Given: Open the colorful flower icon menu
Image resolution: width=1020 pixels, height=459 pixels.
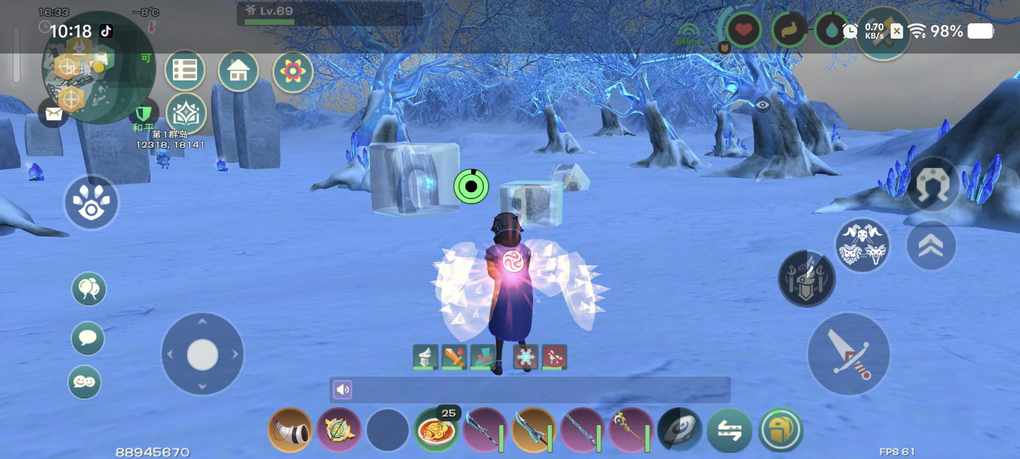Looking at the screenshot, I should coord(293,71).
